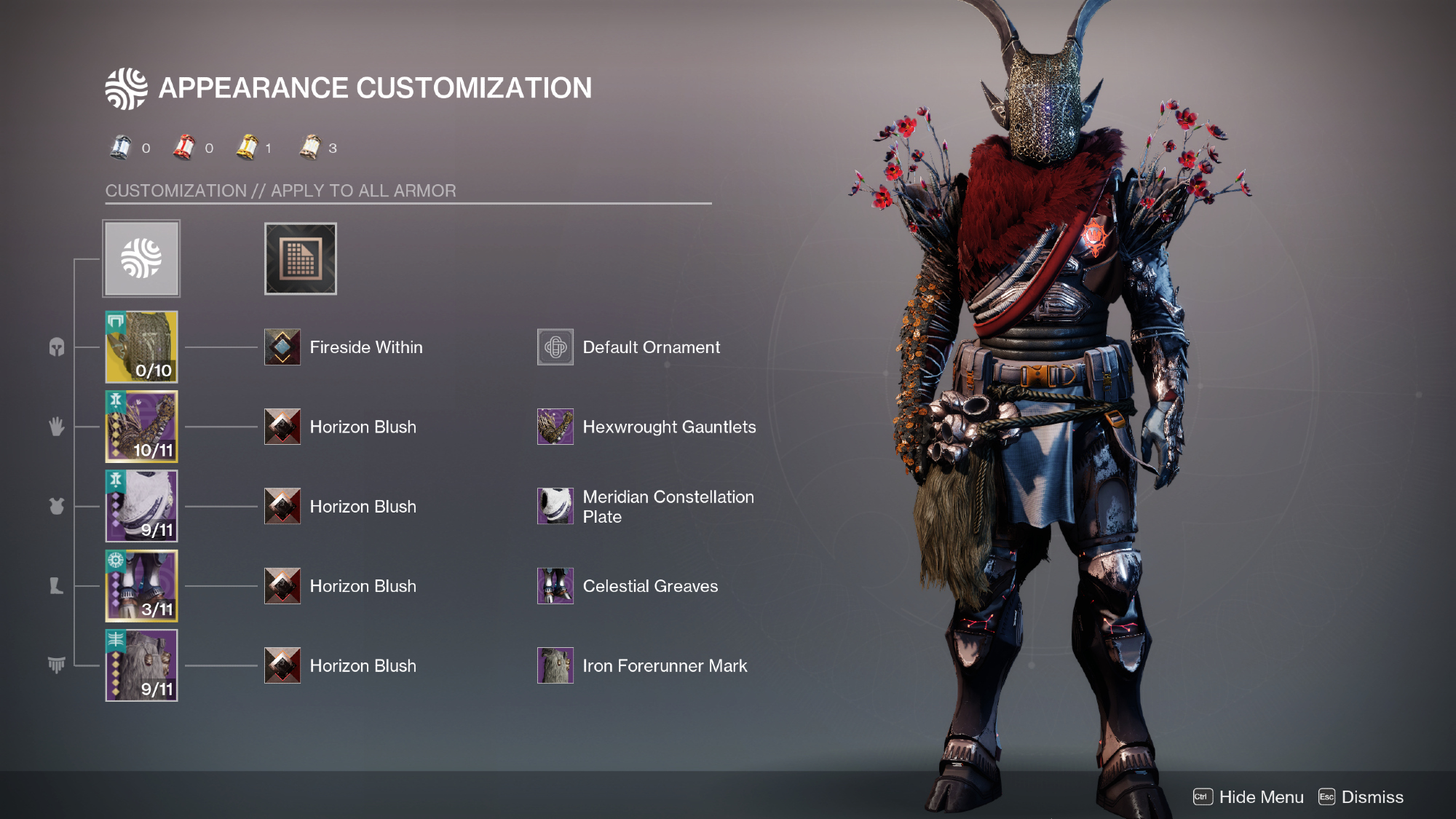Select the leg armor slot showing 3/11

click(x=141, y=586)
